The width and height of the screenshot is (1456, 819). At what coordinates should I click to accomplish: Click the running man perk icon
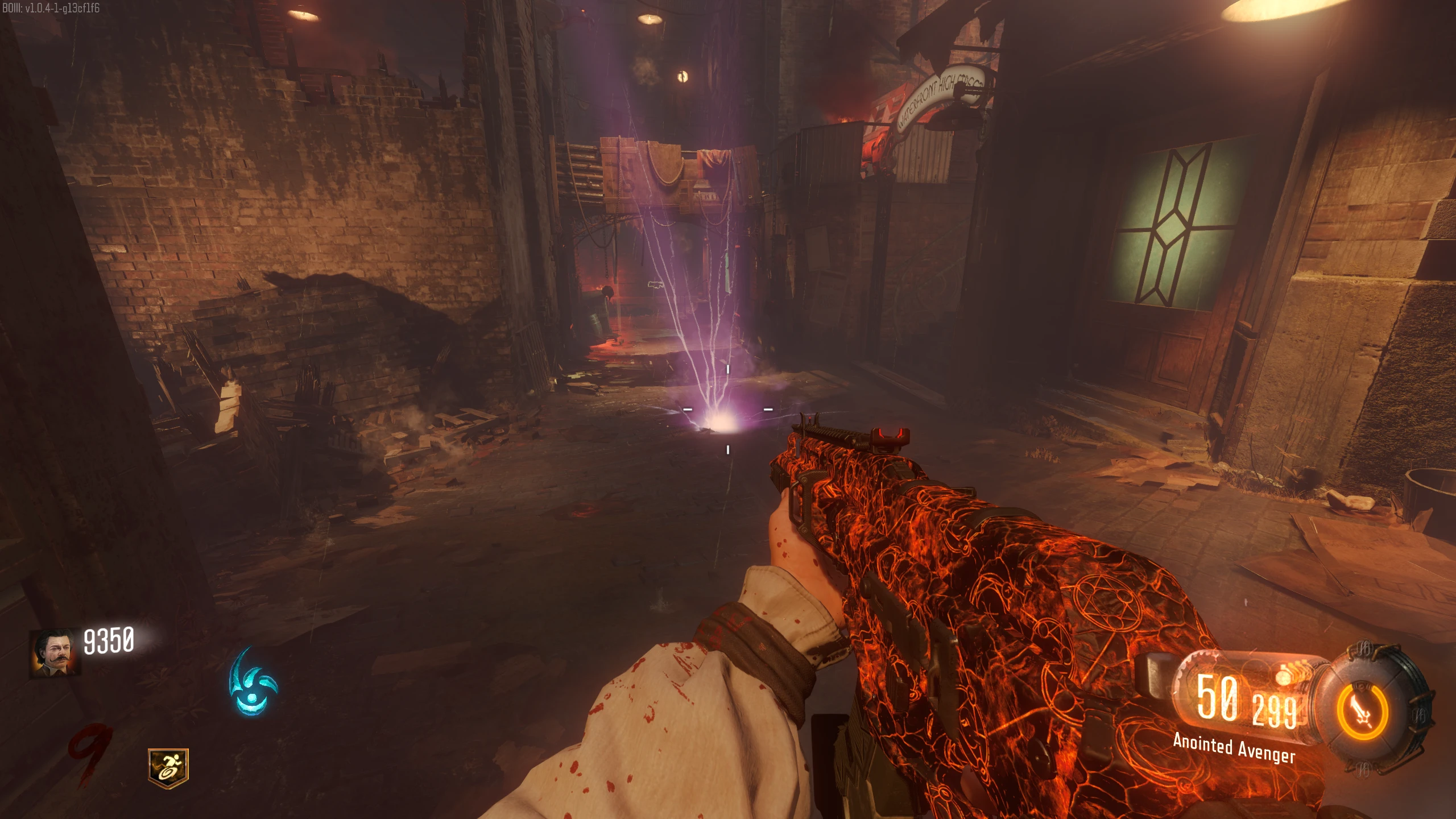(168, 767)
